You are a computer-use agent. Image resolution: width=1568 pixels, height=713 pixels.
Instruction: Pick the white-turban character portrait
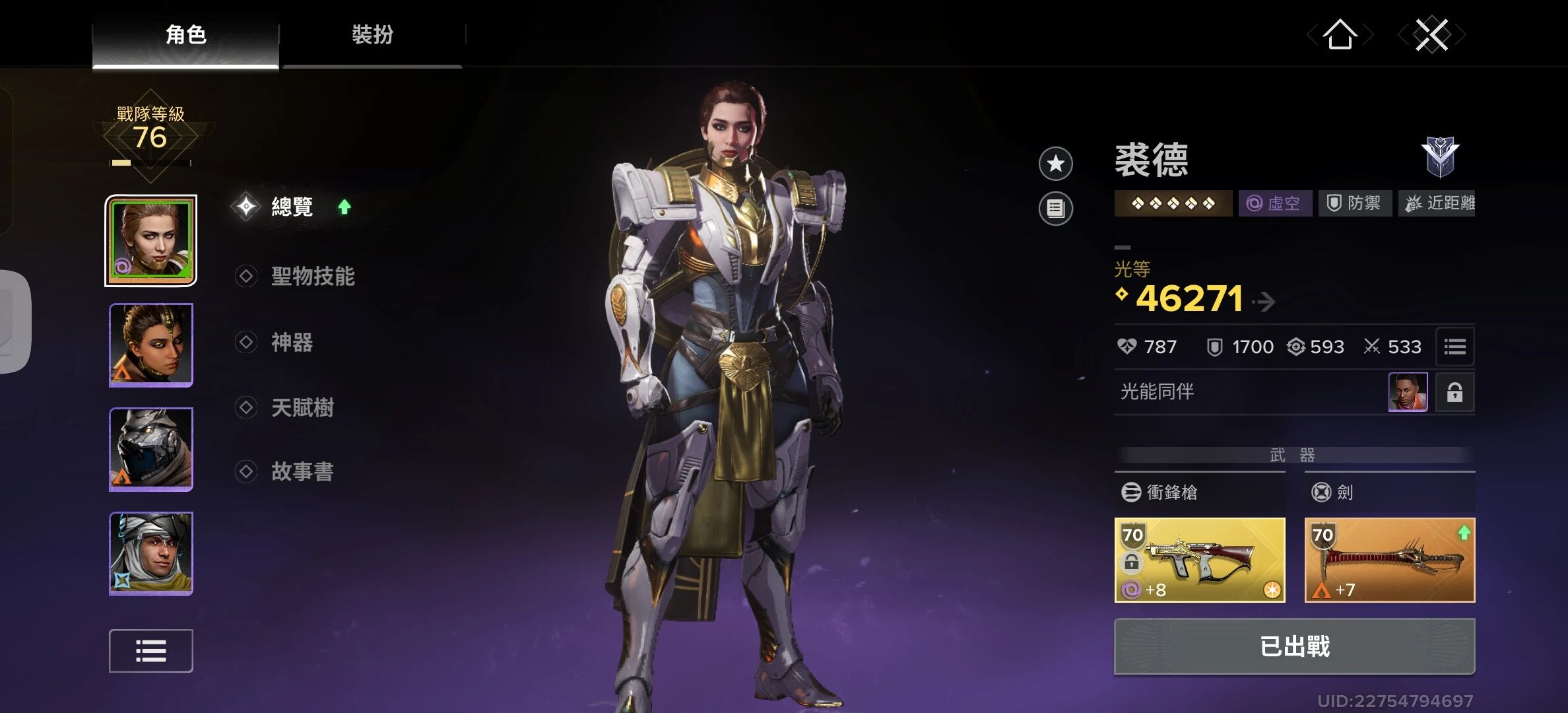tap(151, 553)
